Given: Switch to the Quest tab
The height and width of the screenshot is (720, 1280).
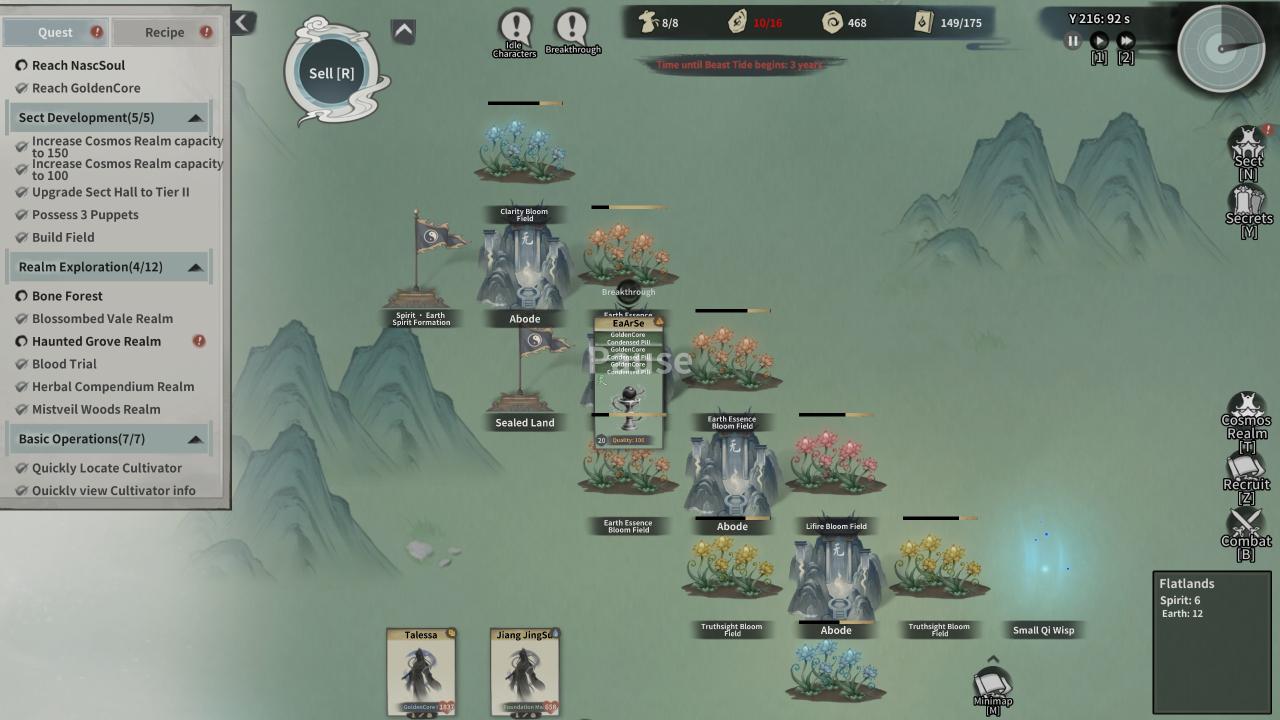Looking at the screenshot, I should coord(55,32).
